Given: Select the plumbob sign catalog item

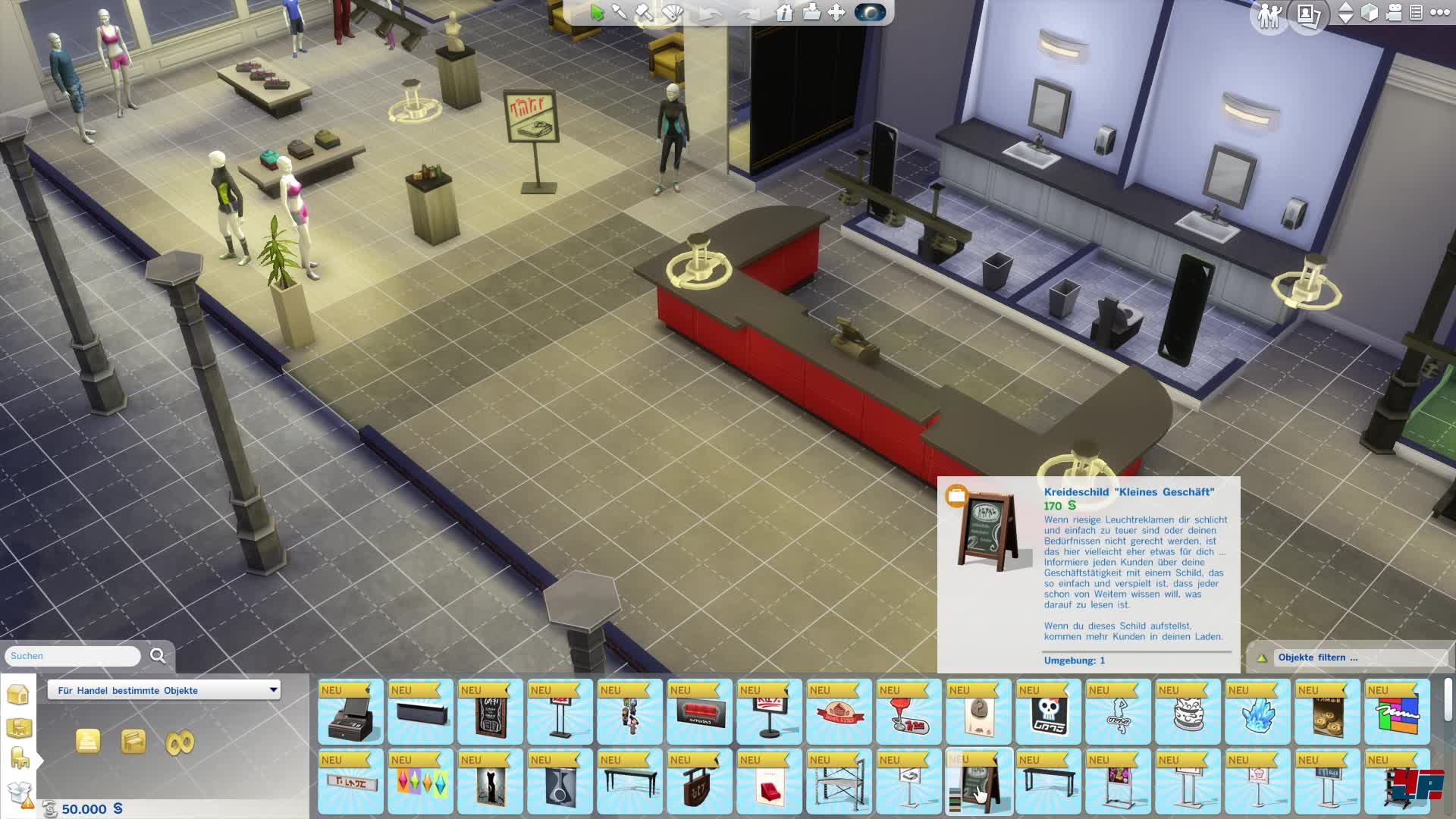Looking at the screenshot, I should coord(420,783).
